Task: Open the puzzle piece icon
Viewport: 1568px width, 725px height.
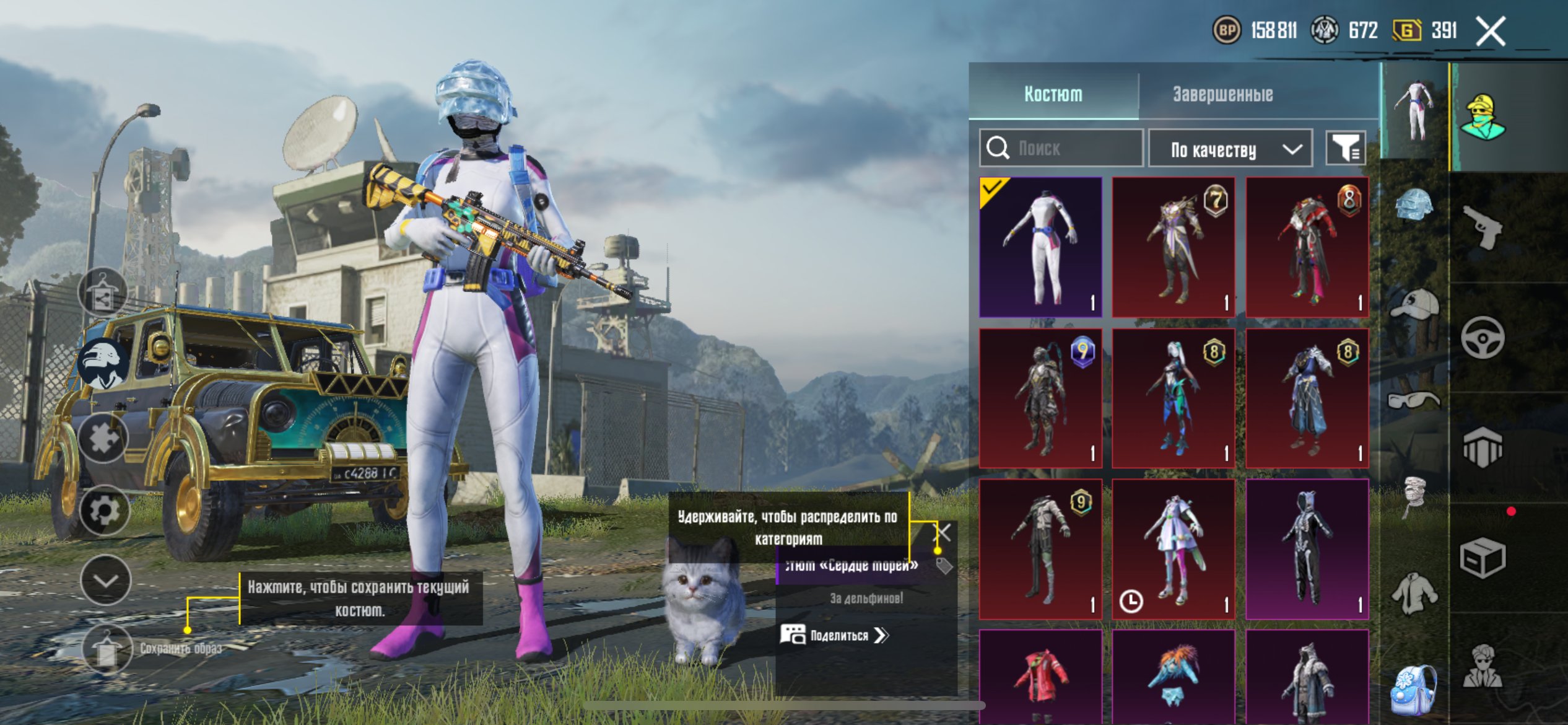Action: click(x=103, y=438)
